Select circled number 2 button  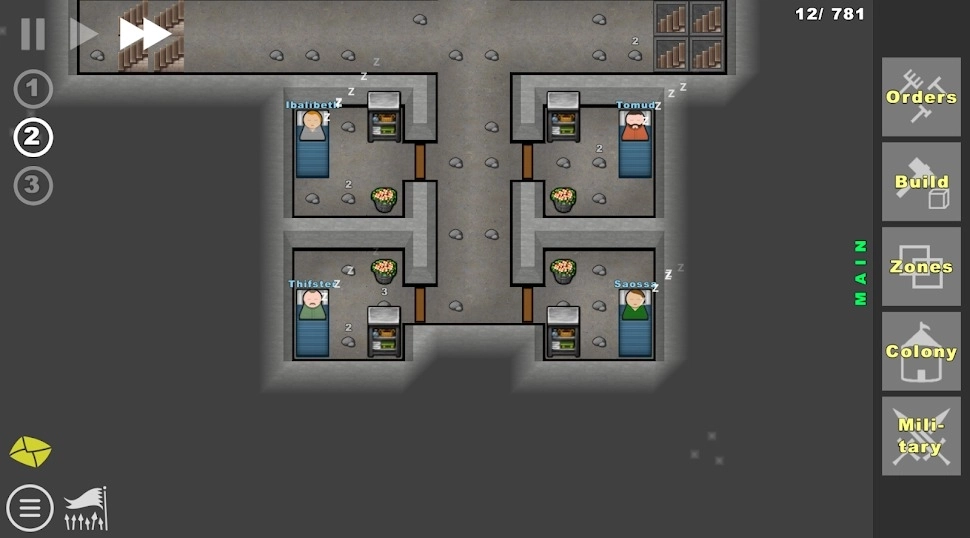tap(33, 138)
